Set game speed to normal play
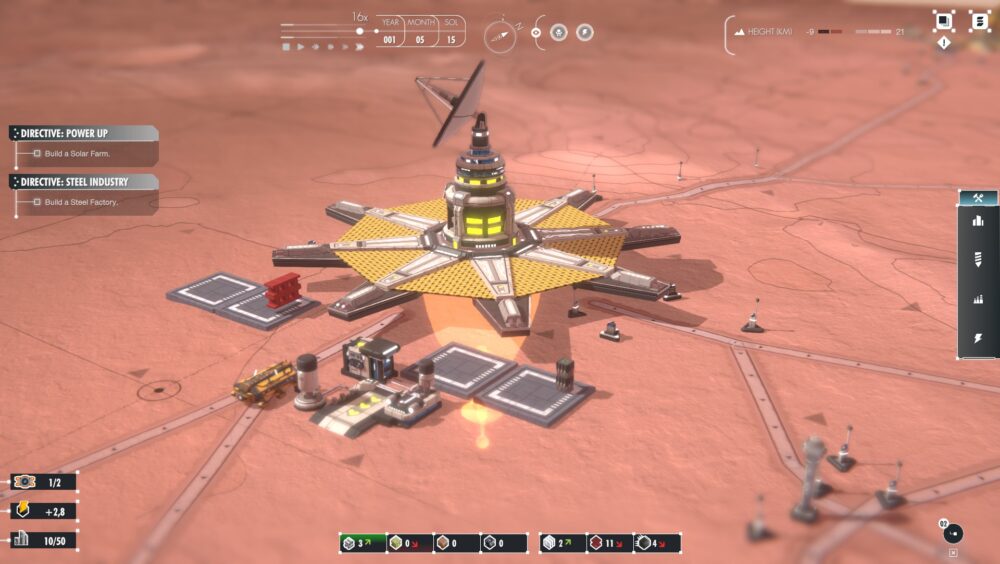 pos(300,46)
